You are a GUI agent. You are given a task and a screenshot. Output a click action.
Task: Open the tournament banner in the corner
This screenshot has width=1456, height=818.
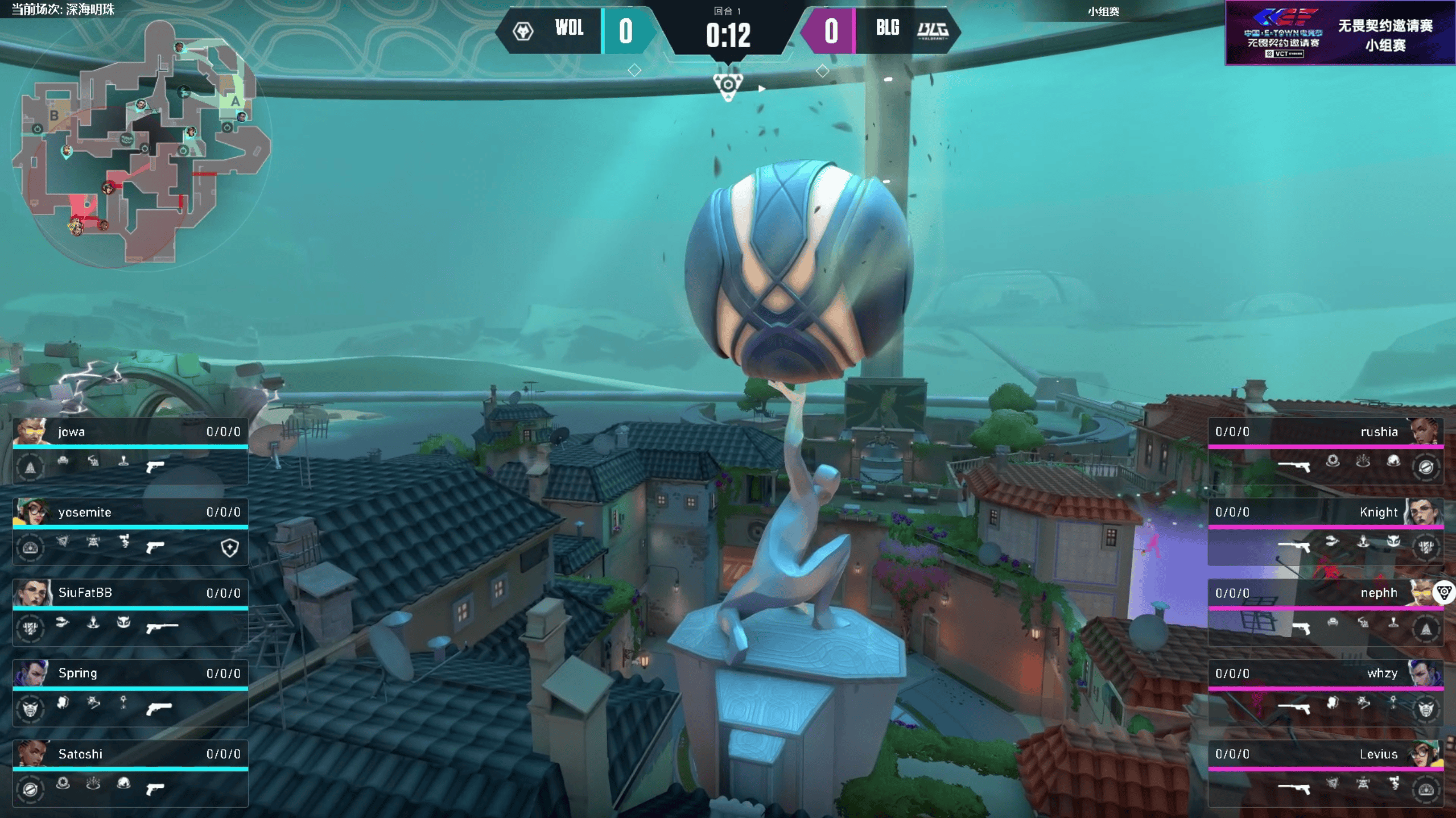click(1340, 32)
